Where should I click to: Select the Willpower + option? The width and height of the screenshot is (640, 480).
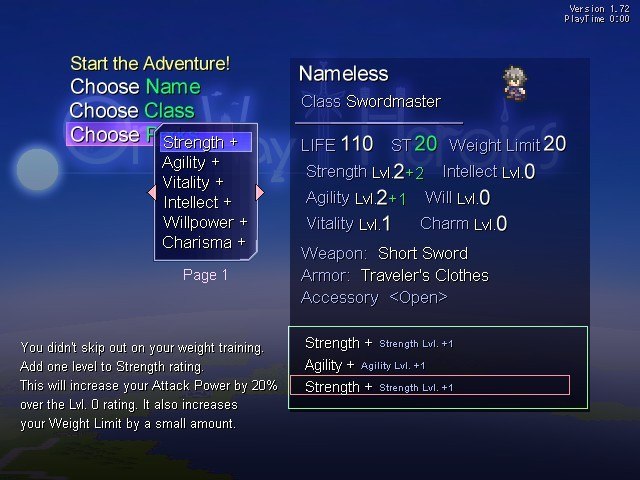(x=204, y=222)
